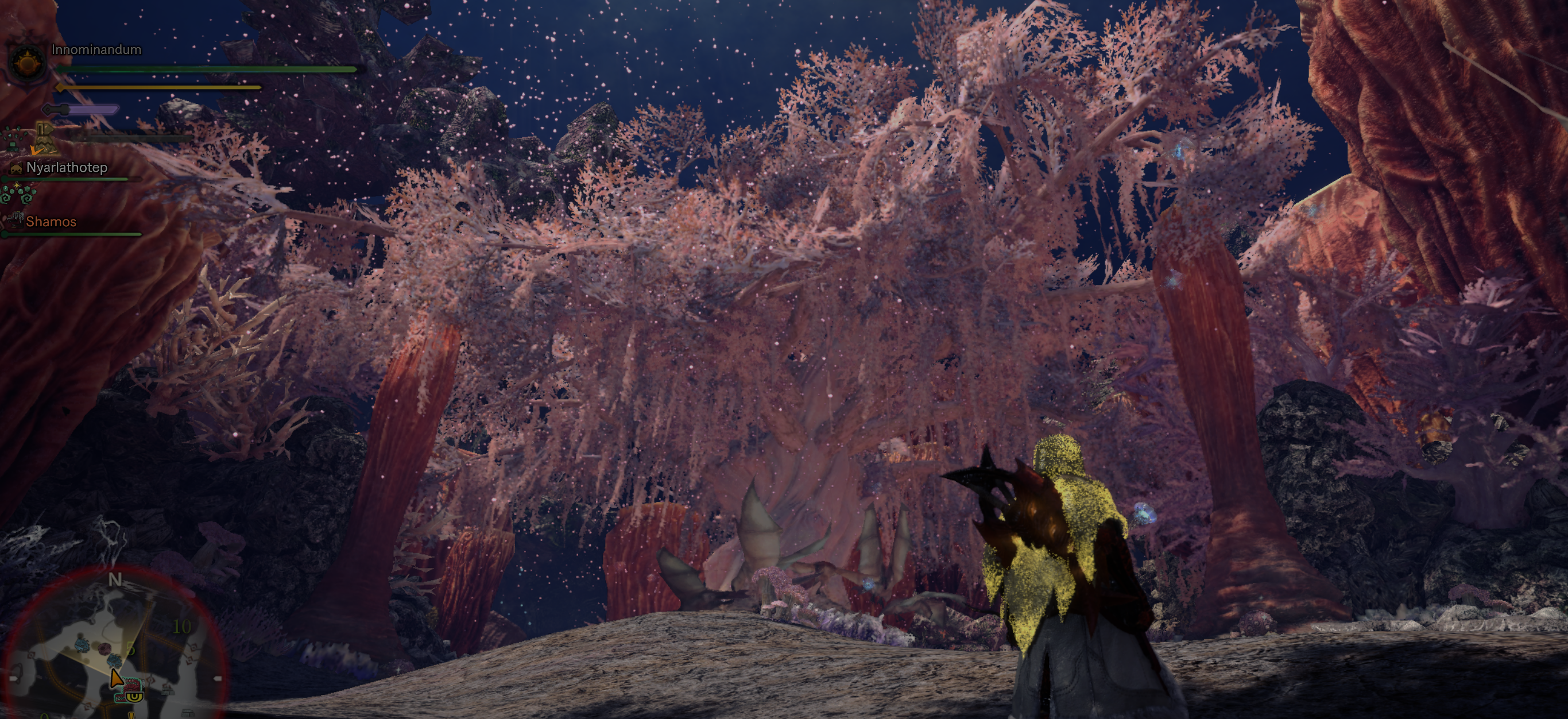Click the exclamation marker at the minimap bottom

pos(131,715)
